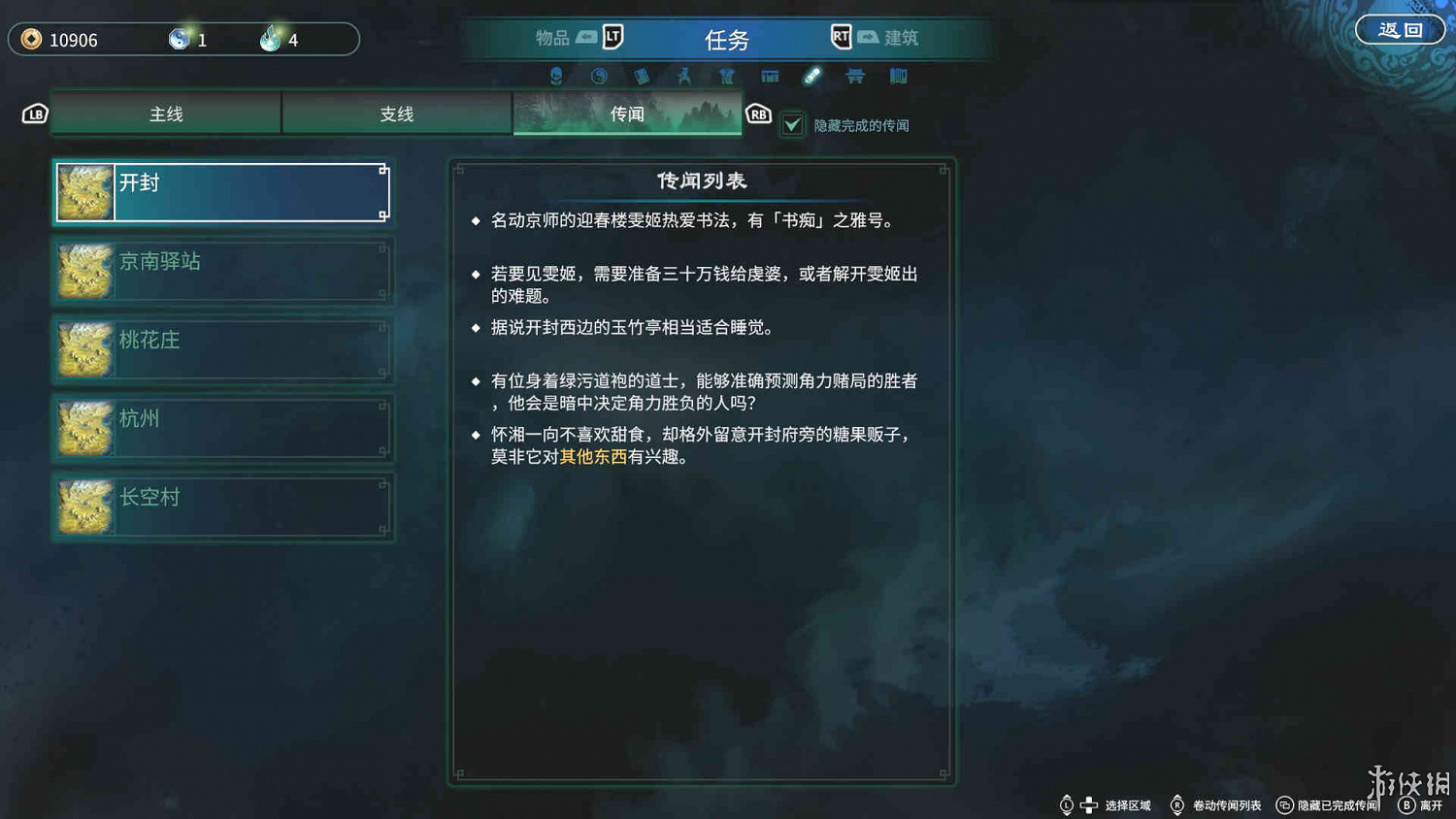Select the skull quest filter icon
Screen dimensions: 1456x819
[x=556, y=76]
